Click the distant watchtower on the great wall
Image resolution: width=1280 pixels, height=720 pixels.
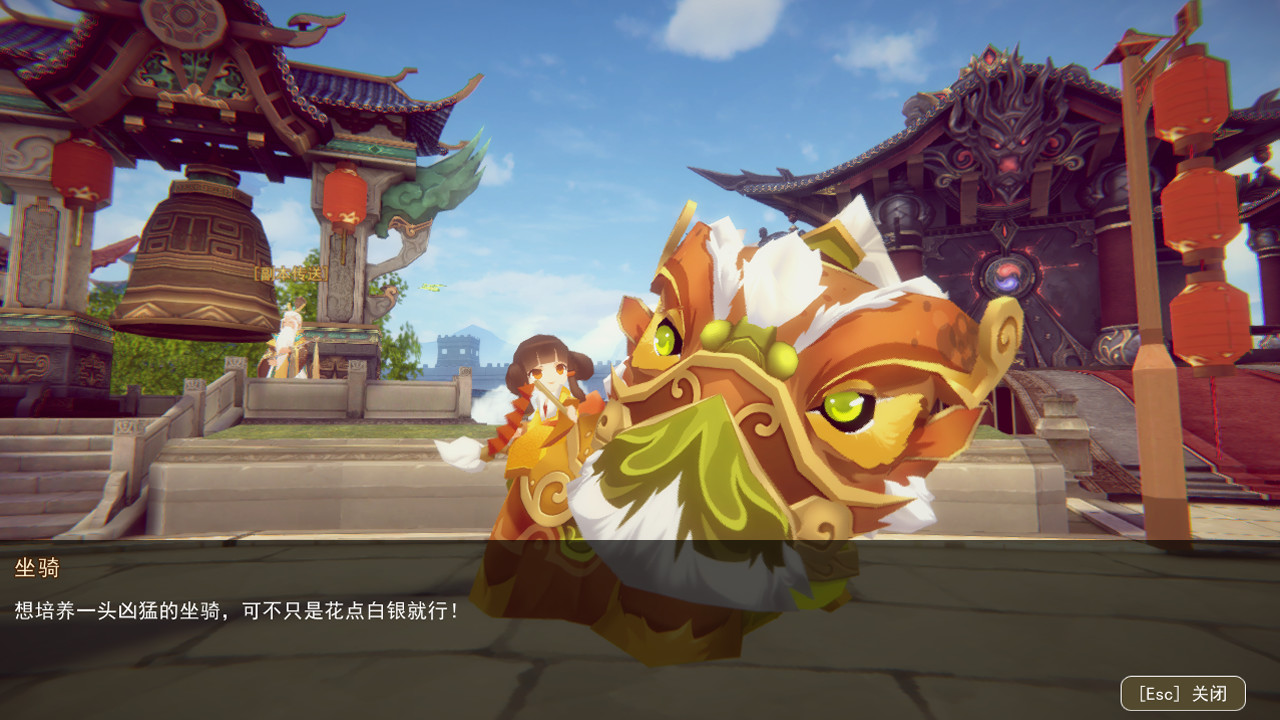[457, 350]
